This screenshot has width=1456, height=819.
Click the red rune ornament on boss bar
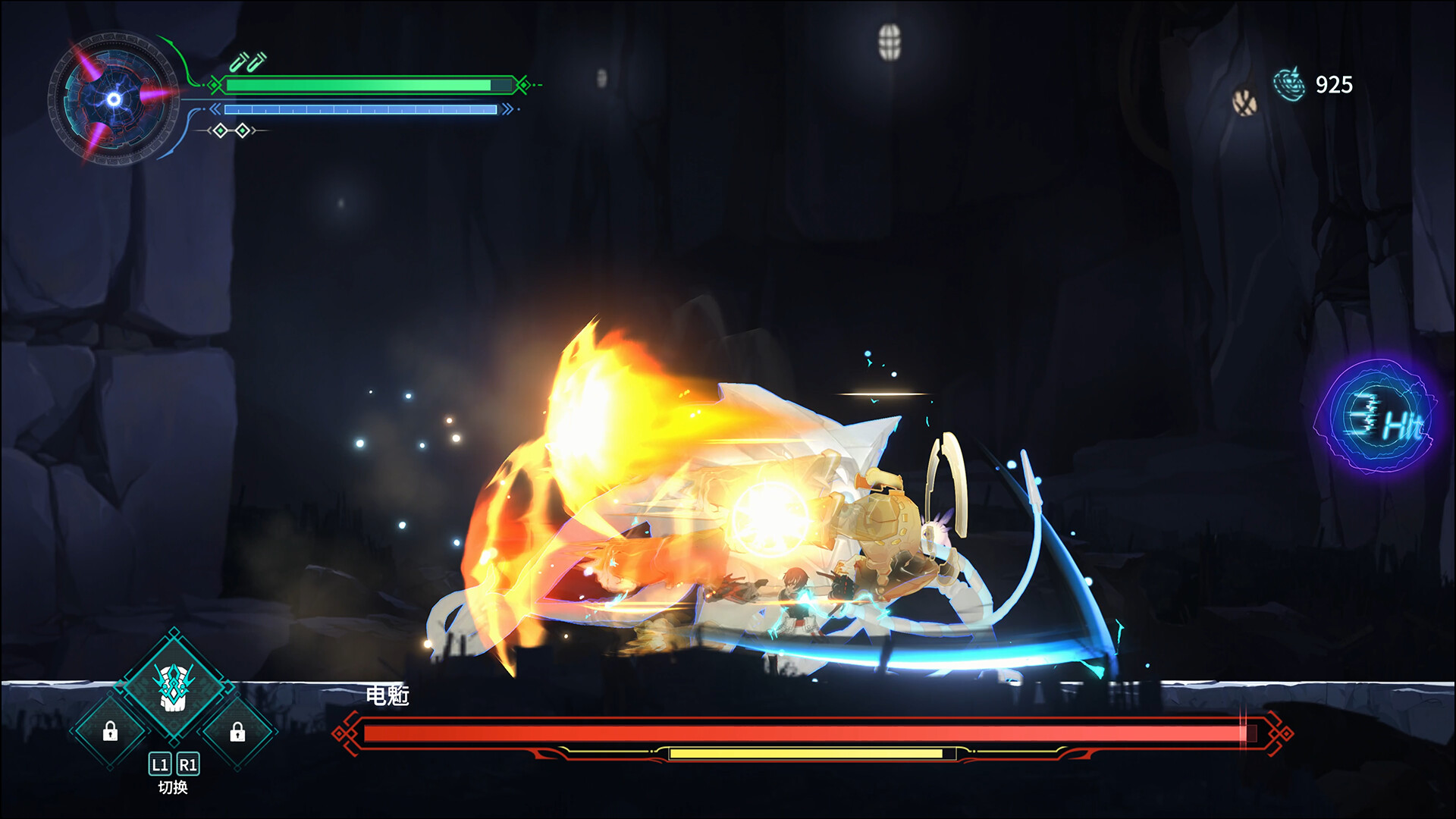[x=345, y=735]
